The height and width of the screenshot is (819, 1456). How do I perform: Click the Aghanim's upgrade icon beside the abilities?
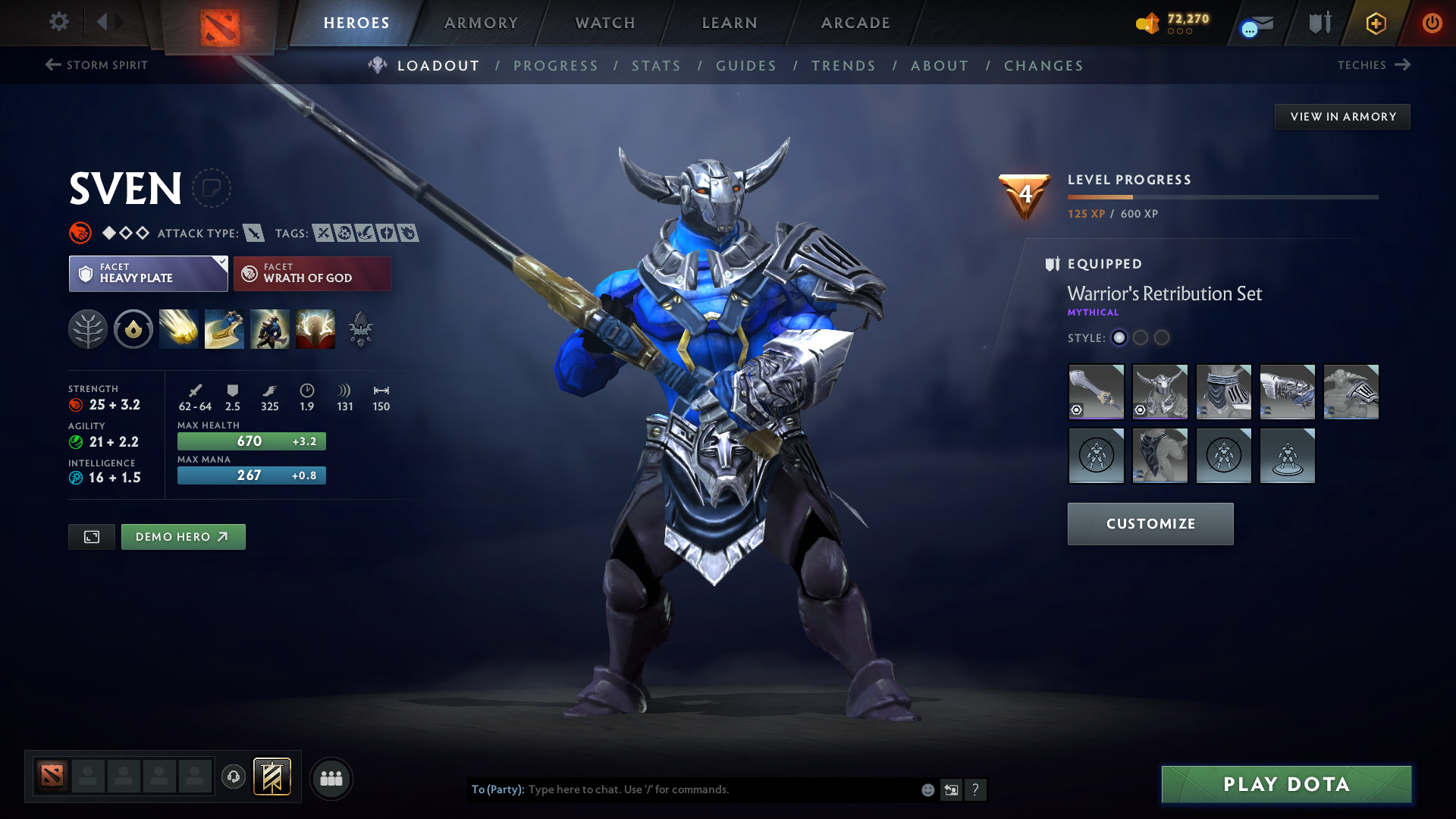[x=359, y=329]
